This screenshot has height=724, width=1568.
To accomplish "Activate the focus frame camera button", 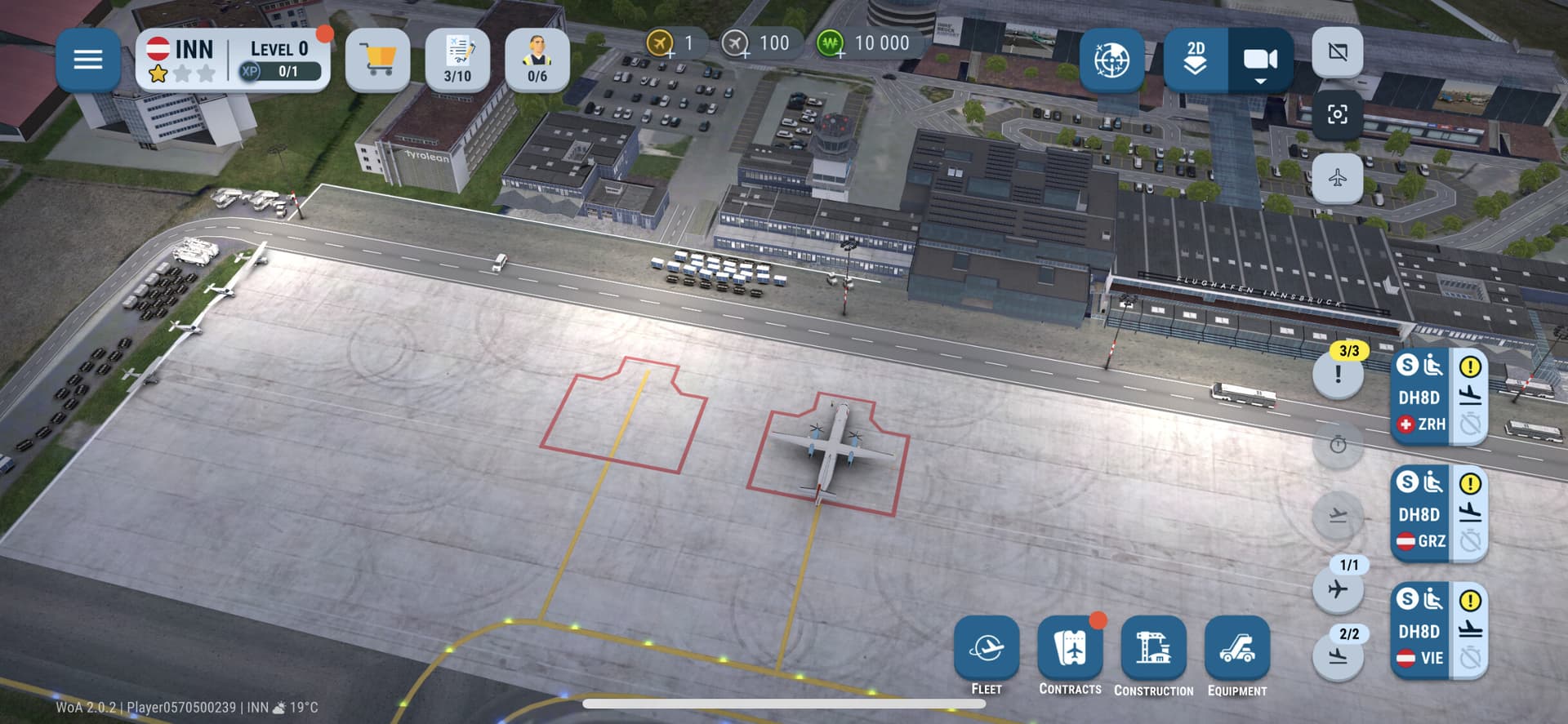I will (x=1337, y=114).
